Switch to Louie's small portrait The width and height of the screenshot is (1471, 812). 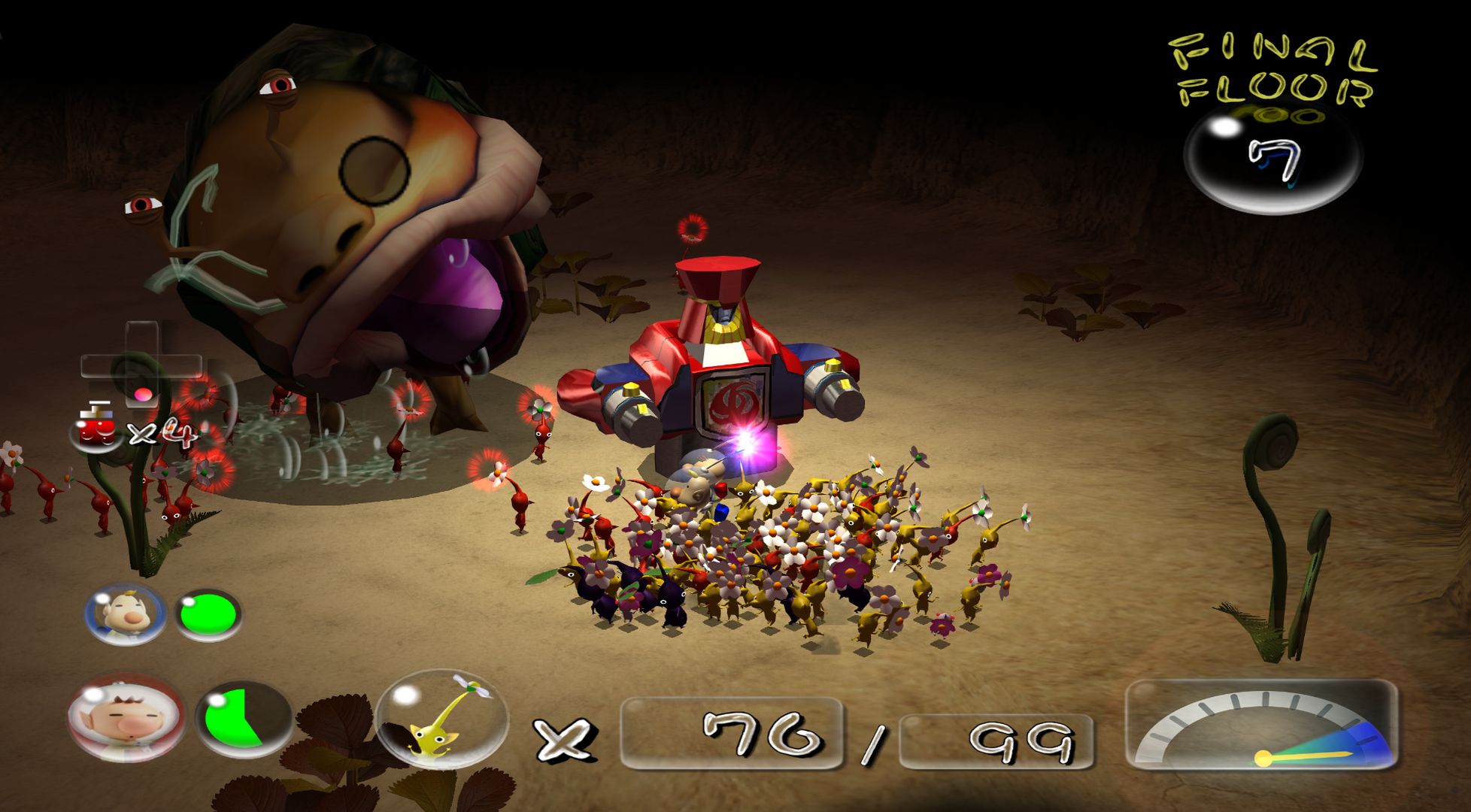pos(125,615)
